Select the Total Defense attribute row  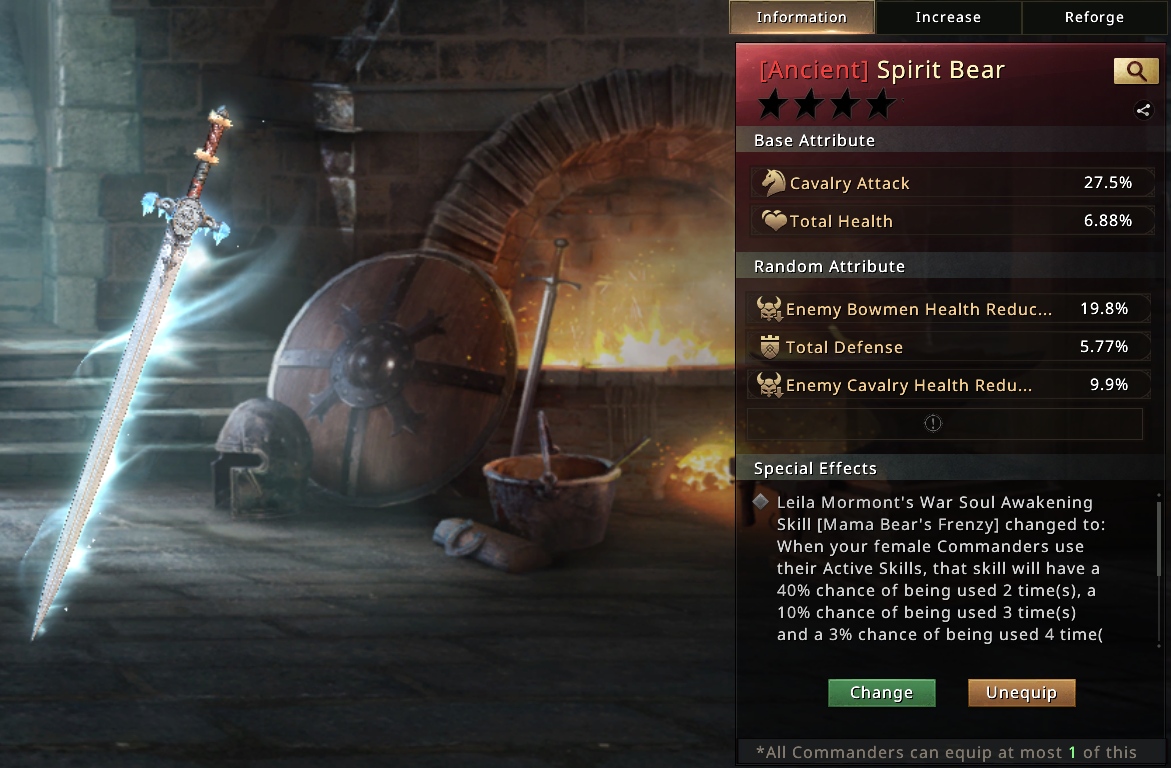tap(945, 347)
